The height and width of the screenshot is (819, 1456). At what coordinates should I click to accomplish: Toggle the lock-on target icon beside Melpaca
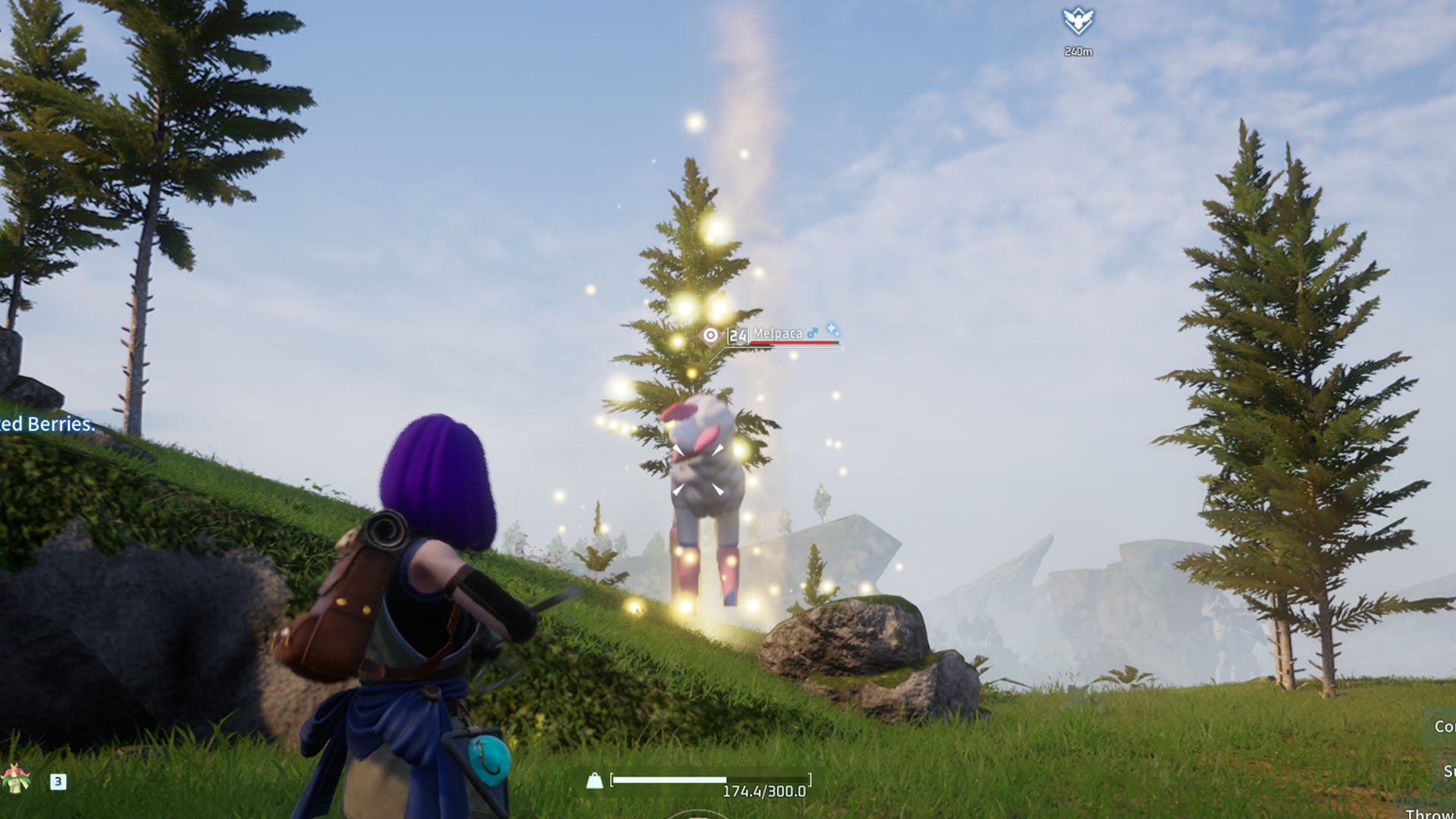[x=711, y=334]
